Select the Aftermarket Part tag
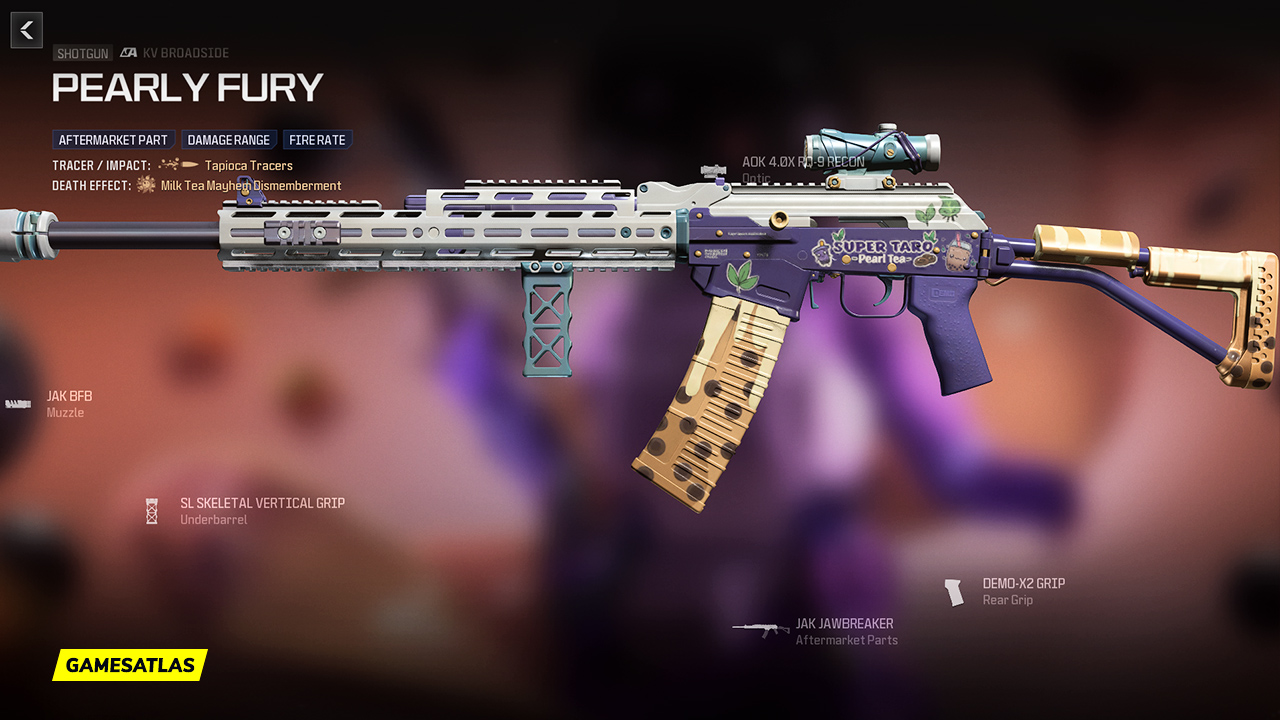1280x720 pixels. pos(113,140)
